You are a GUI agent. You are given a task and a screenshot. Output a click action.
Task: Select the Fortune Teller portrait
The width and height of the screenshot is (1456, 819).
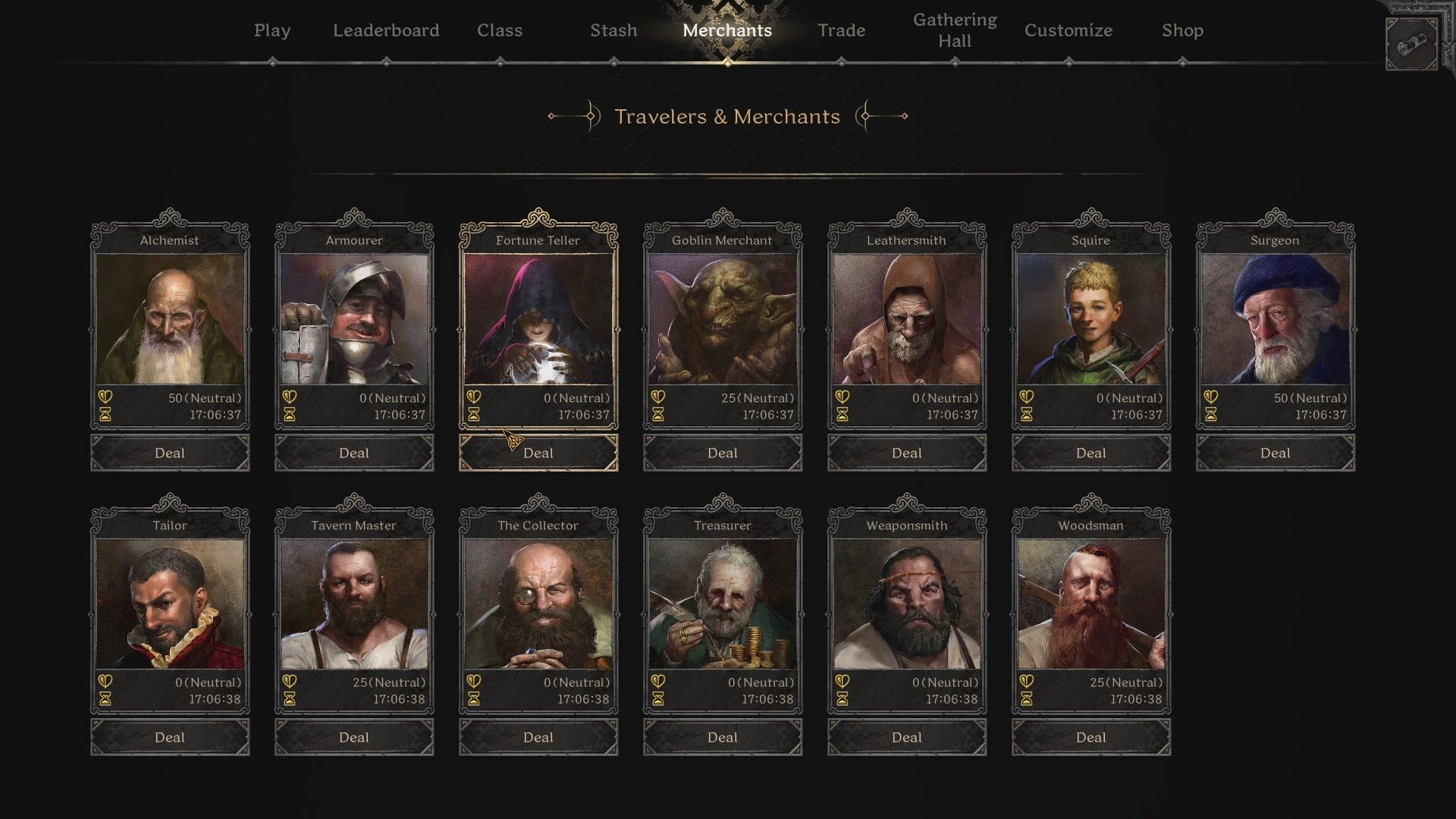coord(538,318)
